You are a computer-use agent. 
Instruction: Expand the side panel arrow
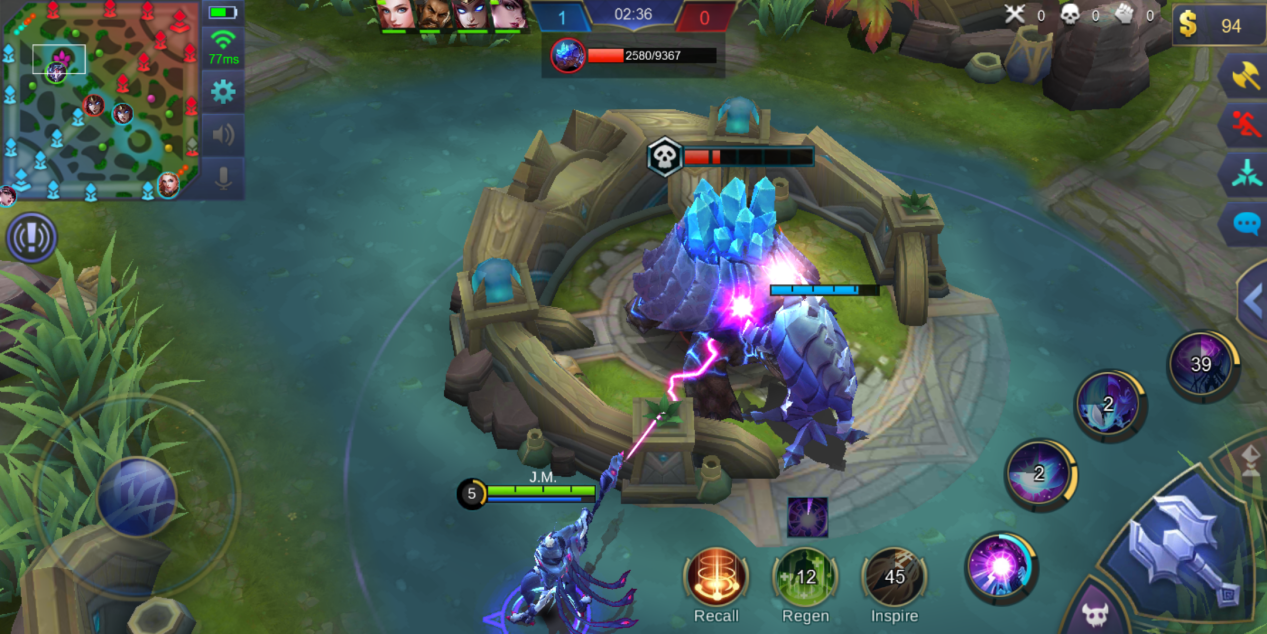point(1253,300)
